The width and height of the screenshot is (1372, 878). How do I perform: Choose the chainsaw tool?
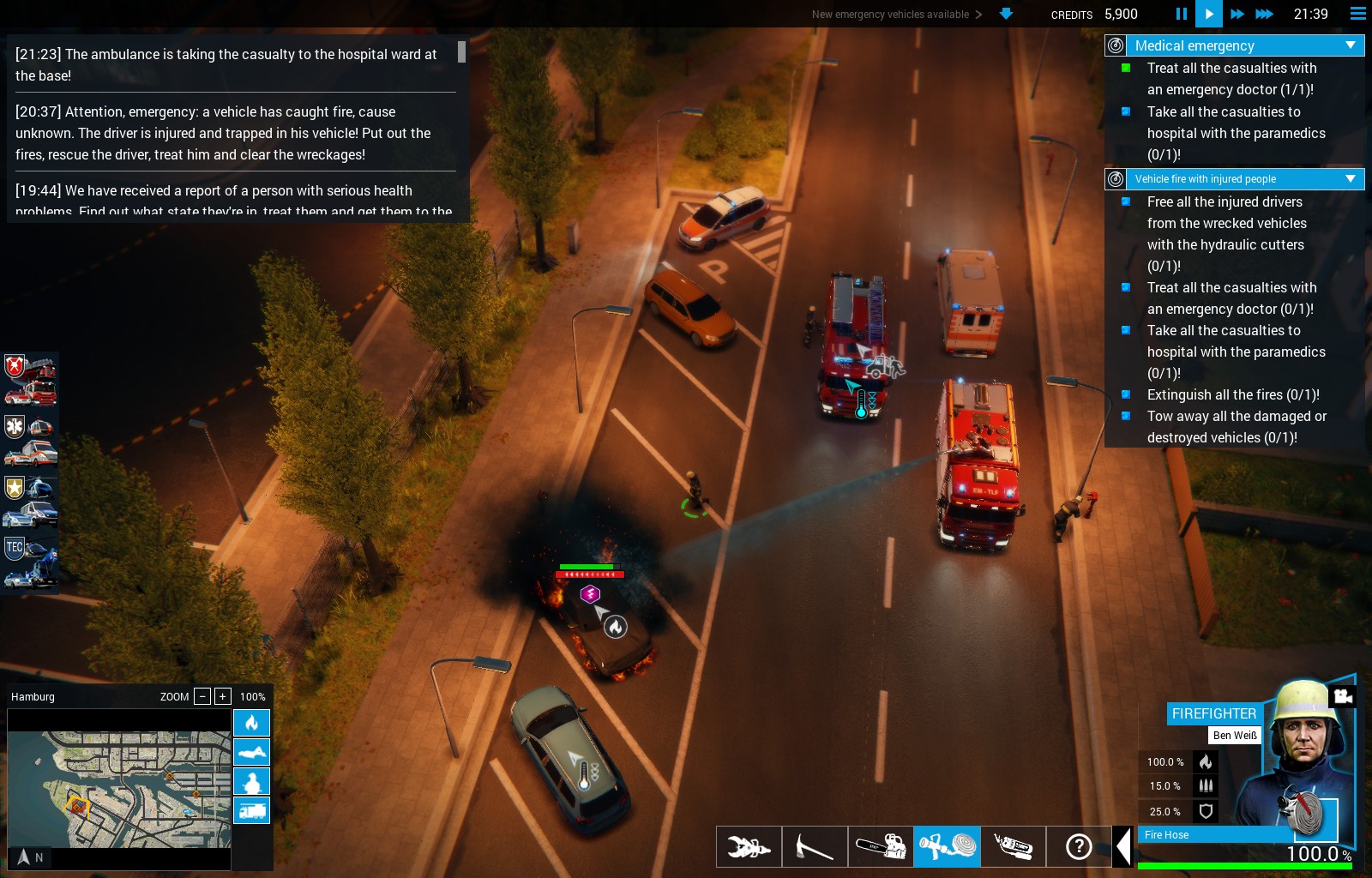[x=881, y=847]
